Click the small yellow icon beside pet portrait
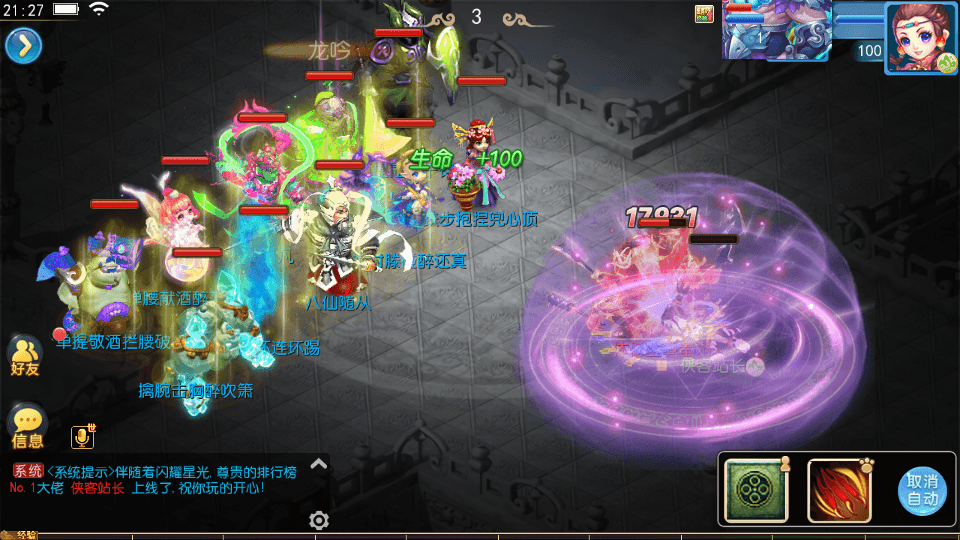This screenshot has width=960, height=540. (x=704, y=13)
